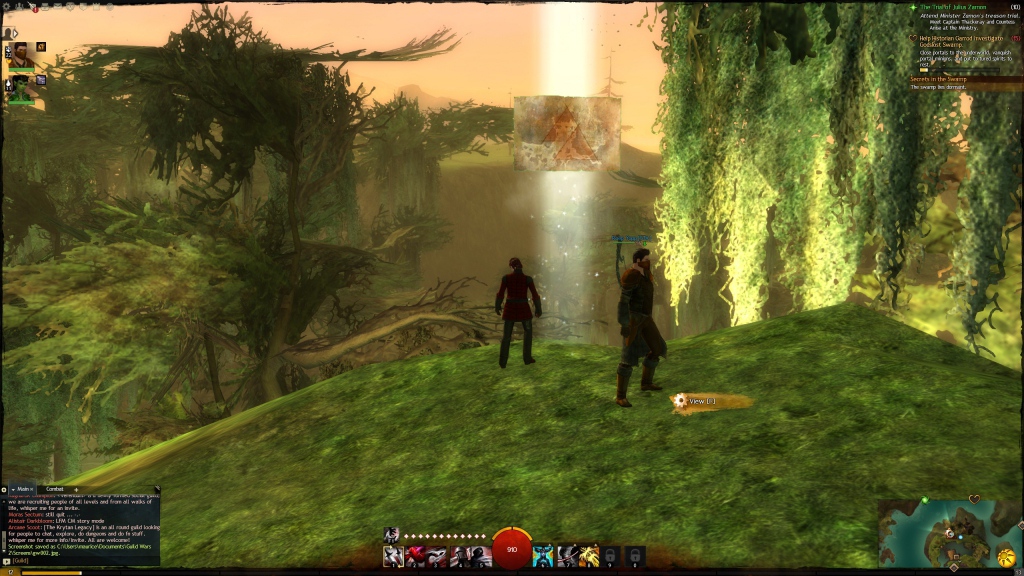Viewport: 1024px width, 576px height.
Task: Select the Secrets in the Swamp event
Action: pyautogui.click(x=945, y=79)
